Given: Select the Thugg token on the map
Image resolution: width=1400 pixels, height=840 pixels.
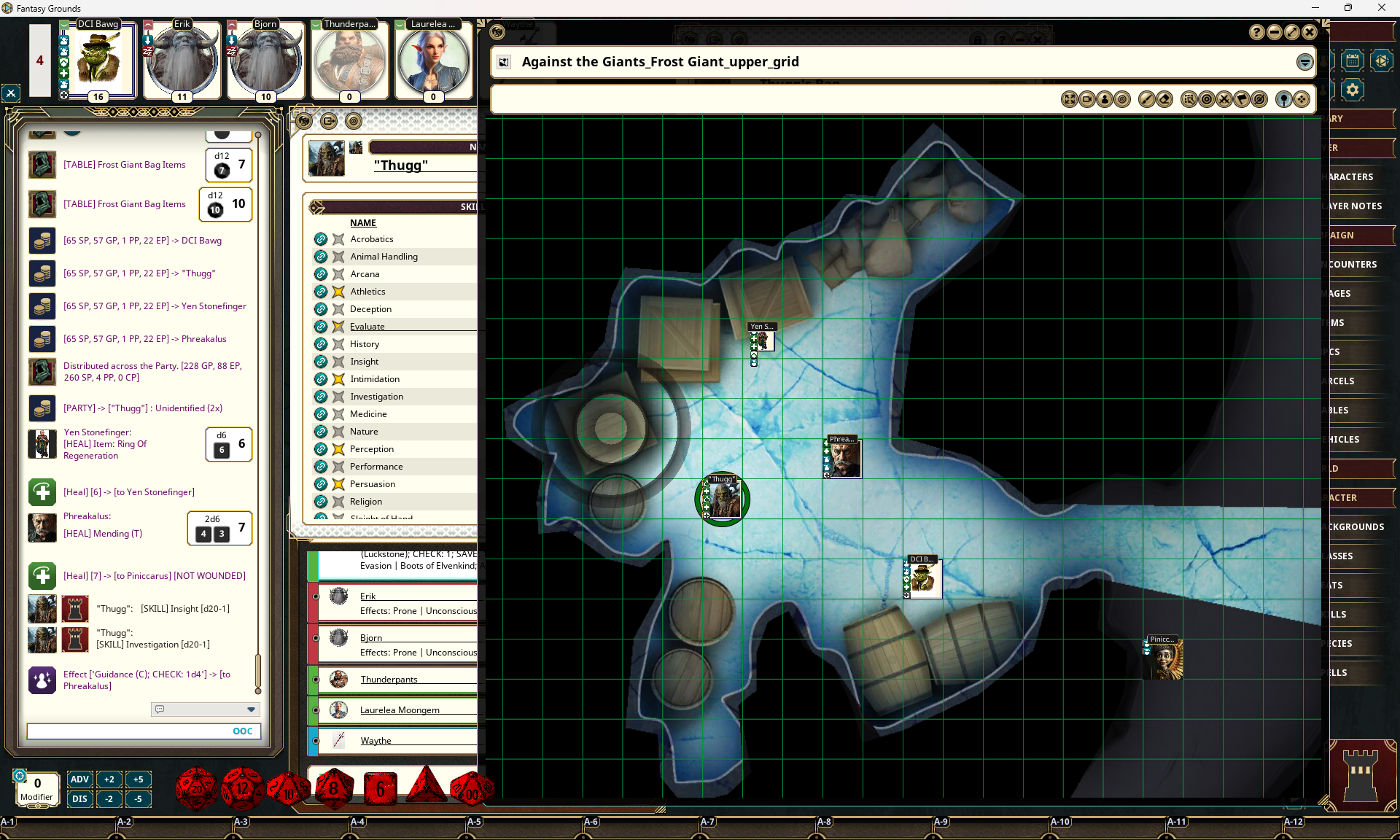Looking at the screenshot, I should [723, 500].
